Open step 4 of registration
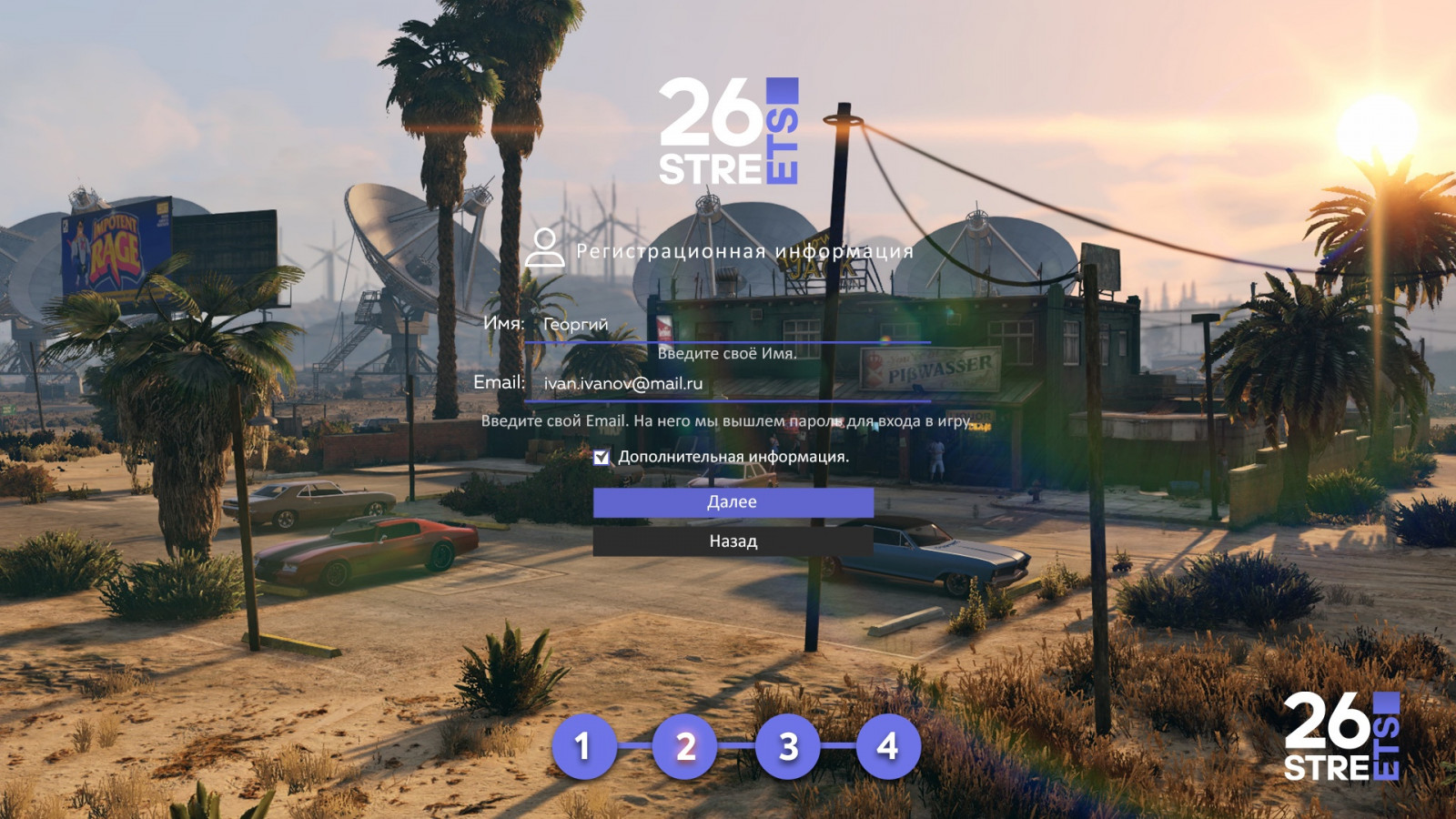The width and height of the screenshot is (1456, 819). [888, 746]
